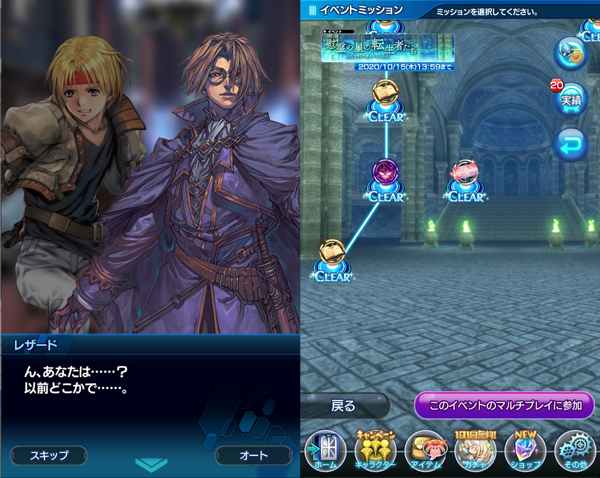
Task: Go back with the 戻る button
Action: [x=344, y=406]
